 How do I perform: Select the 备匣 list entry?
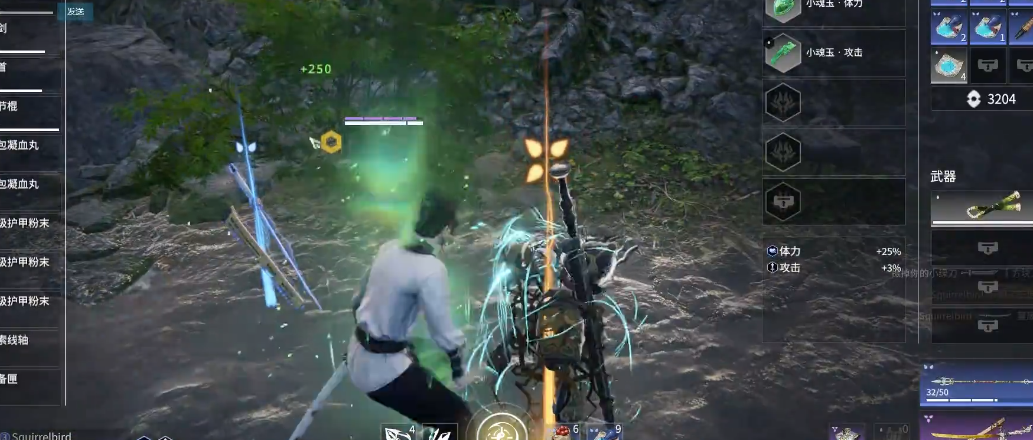[x=30, y=379]
